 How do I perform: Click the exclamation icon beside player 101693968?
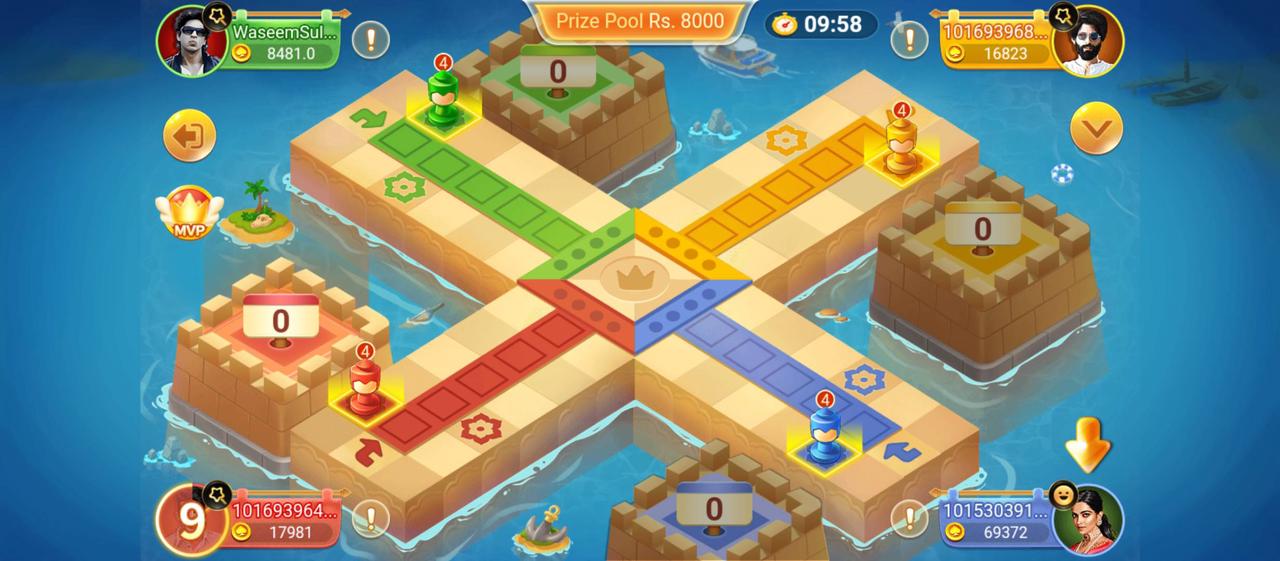[909, 40]
